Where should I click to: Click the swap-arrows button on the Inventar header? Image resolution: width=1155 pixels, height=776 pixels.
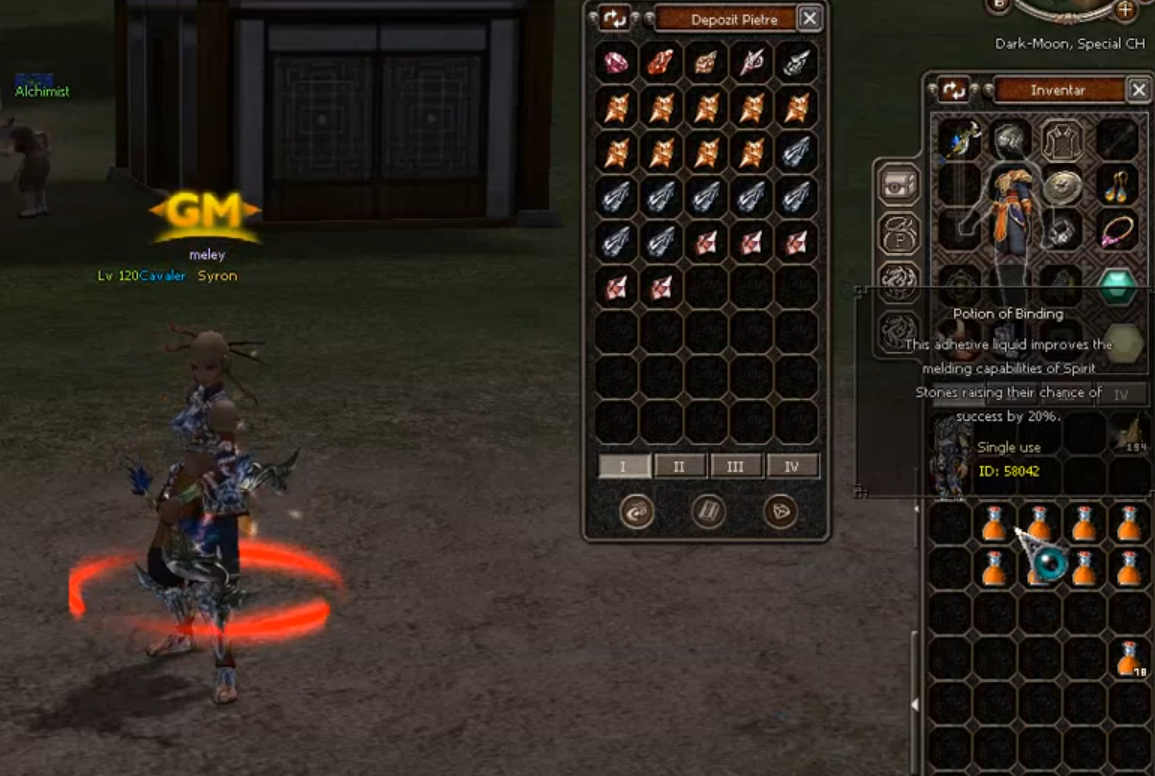[954, 90]
